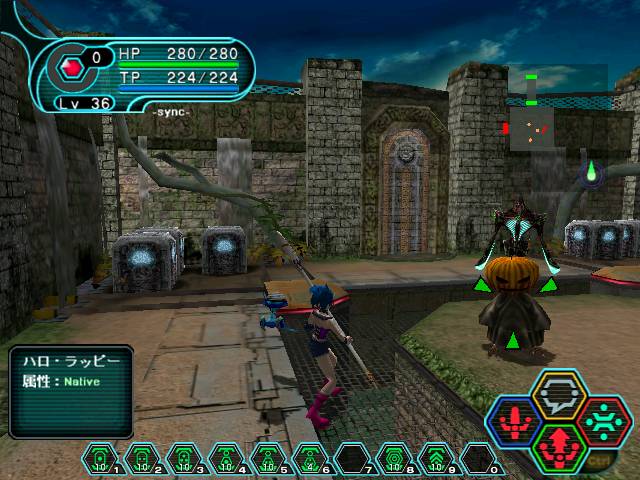Use the item in quick slot 1
This screenshot has width=640, height=480.
tap(100, 459)
